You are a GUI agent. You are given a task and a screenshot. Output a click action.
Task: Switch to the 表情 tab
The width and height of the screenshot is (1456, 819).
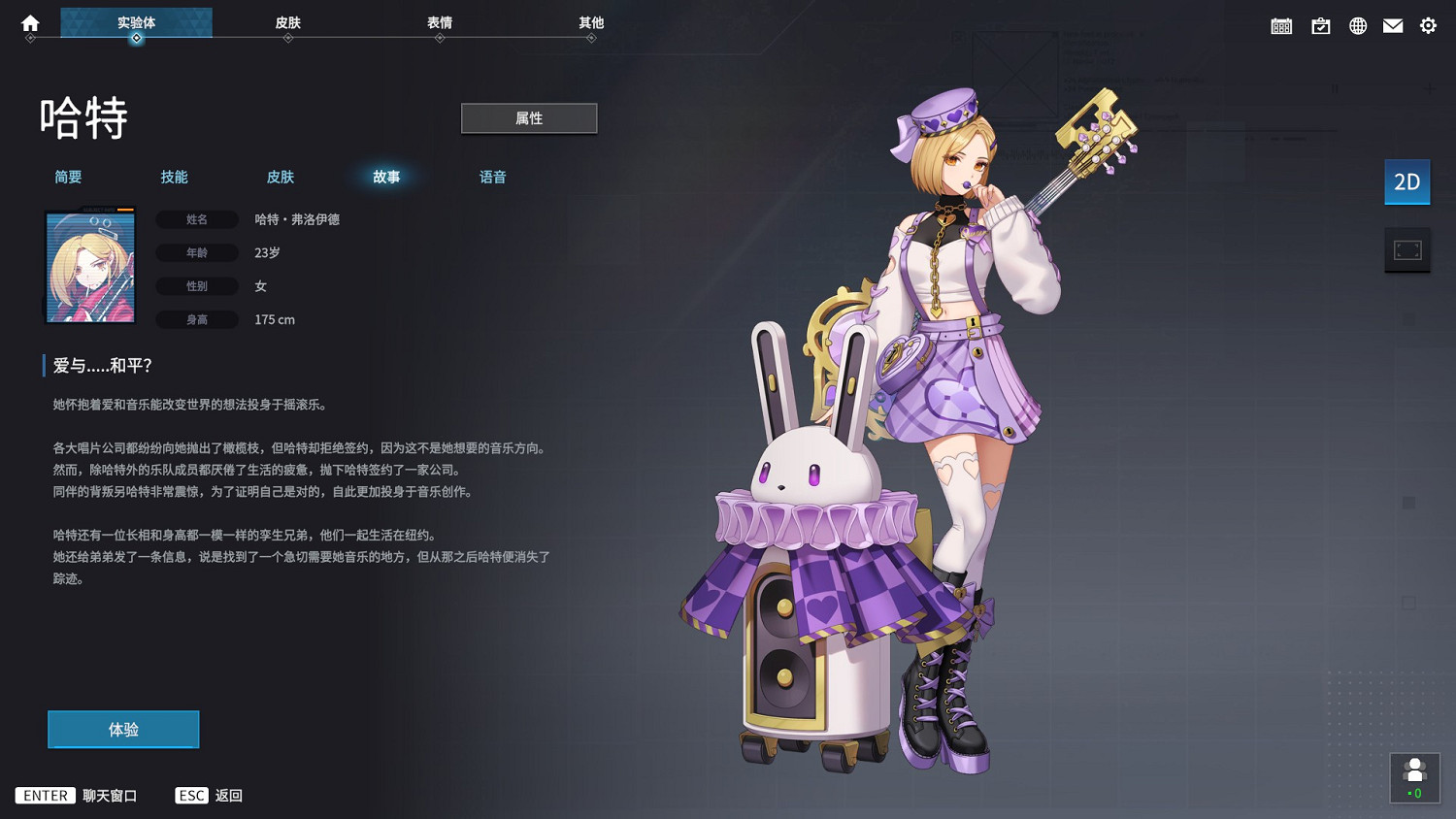(x=440, y=22)
